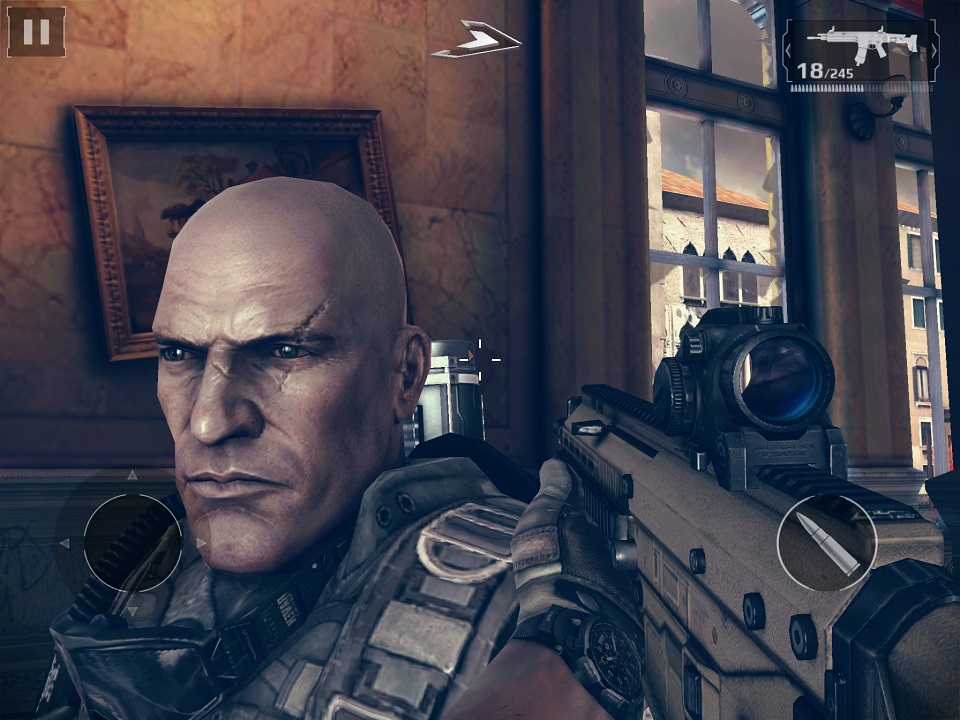Pause the game
The image size is (960, 720).
[36, 32]
